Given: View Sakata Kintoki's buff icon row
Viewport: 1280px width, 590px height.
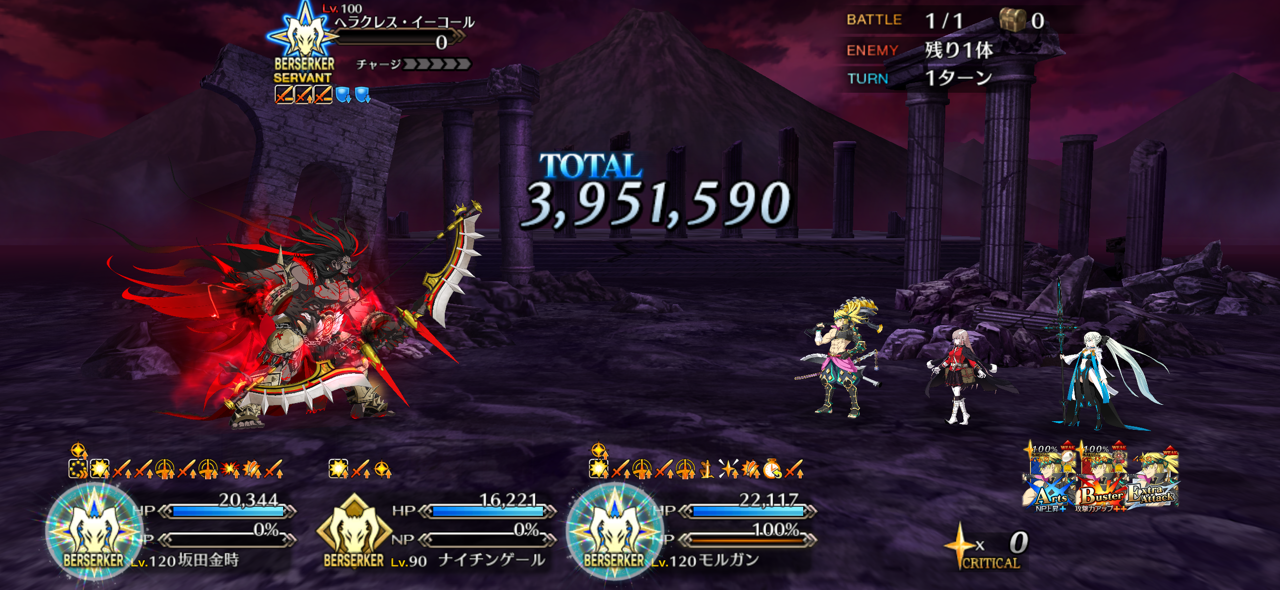Looking at the screenshot, I should tap(176, 468).
